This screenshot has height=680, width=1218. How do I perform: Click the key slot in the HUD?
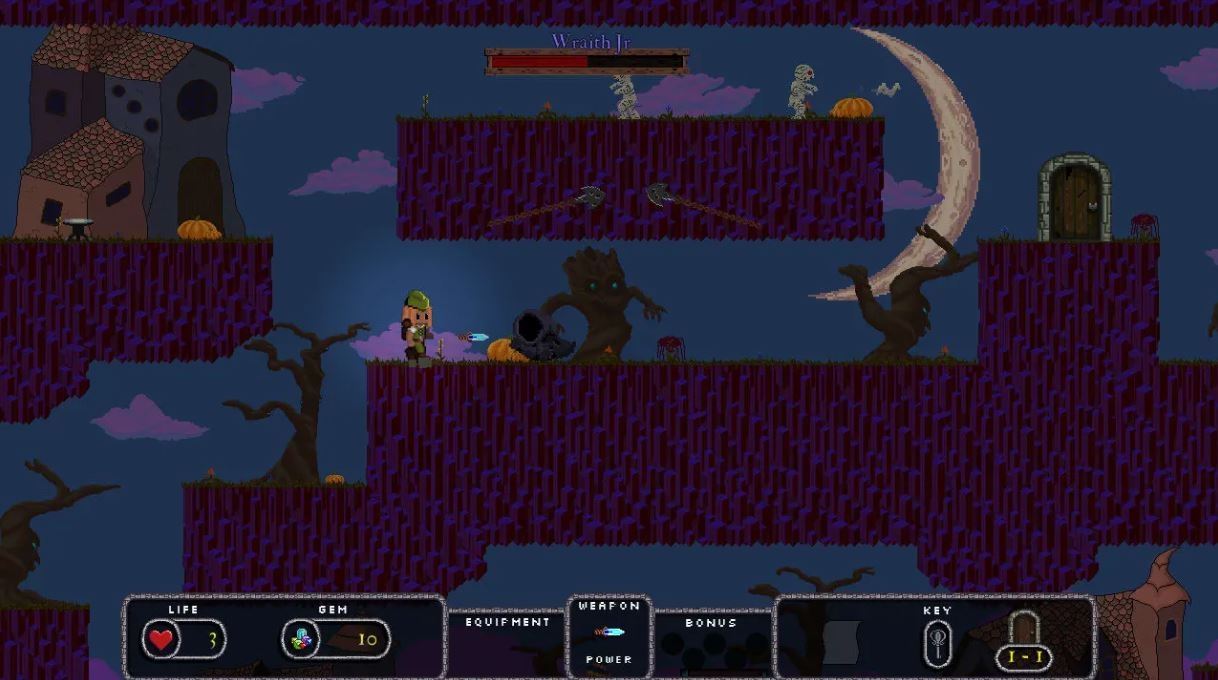coord(937,641)
